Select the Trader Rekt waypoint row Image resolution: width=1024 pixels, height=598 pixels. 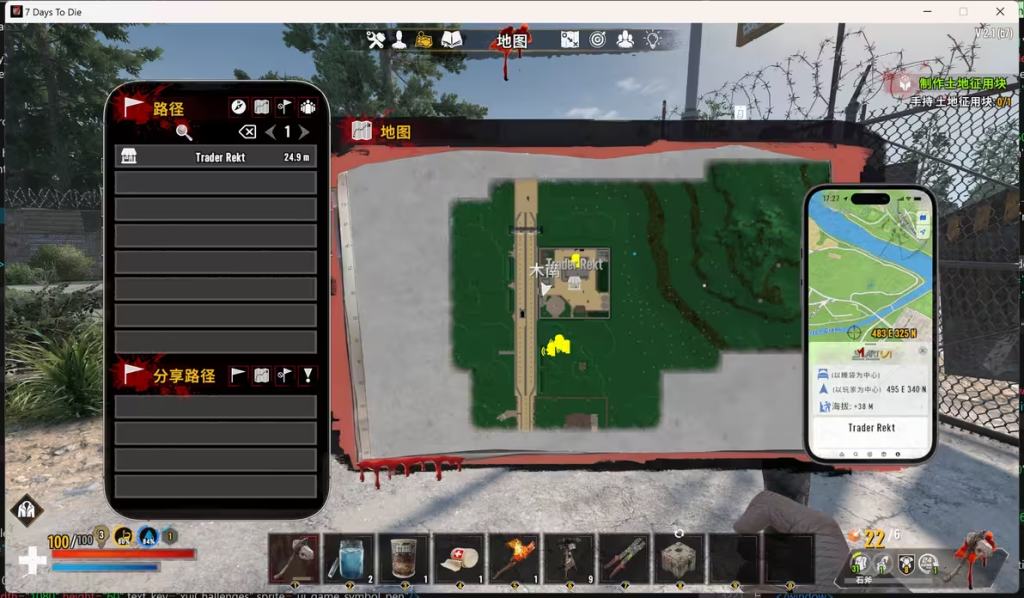tap(215, 157)
